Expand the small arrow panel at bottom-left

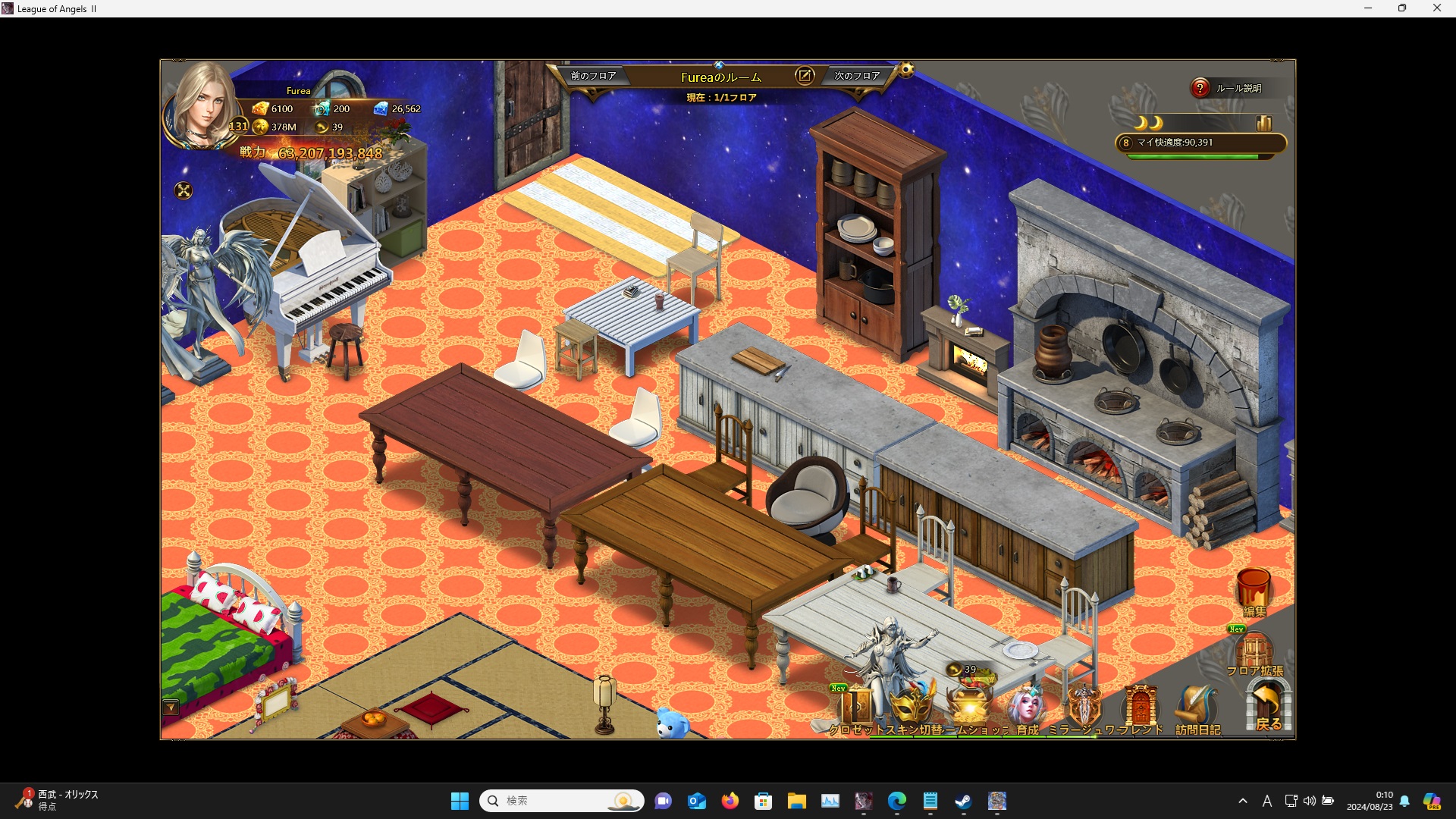click(x=171, y=708)
